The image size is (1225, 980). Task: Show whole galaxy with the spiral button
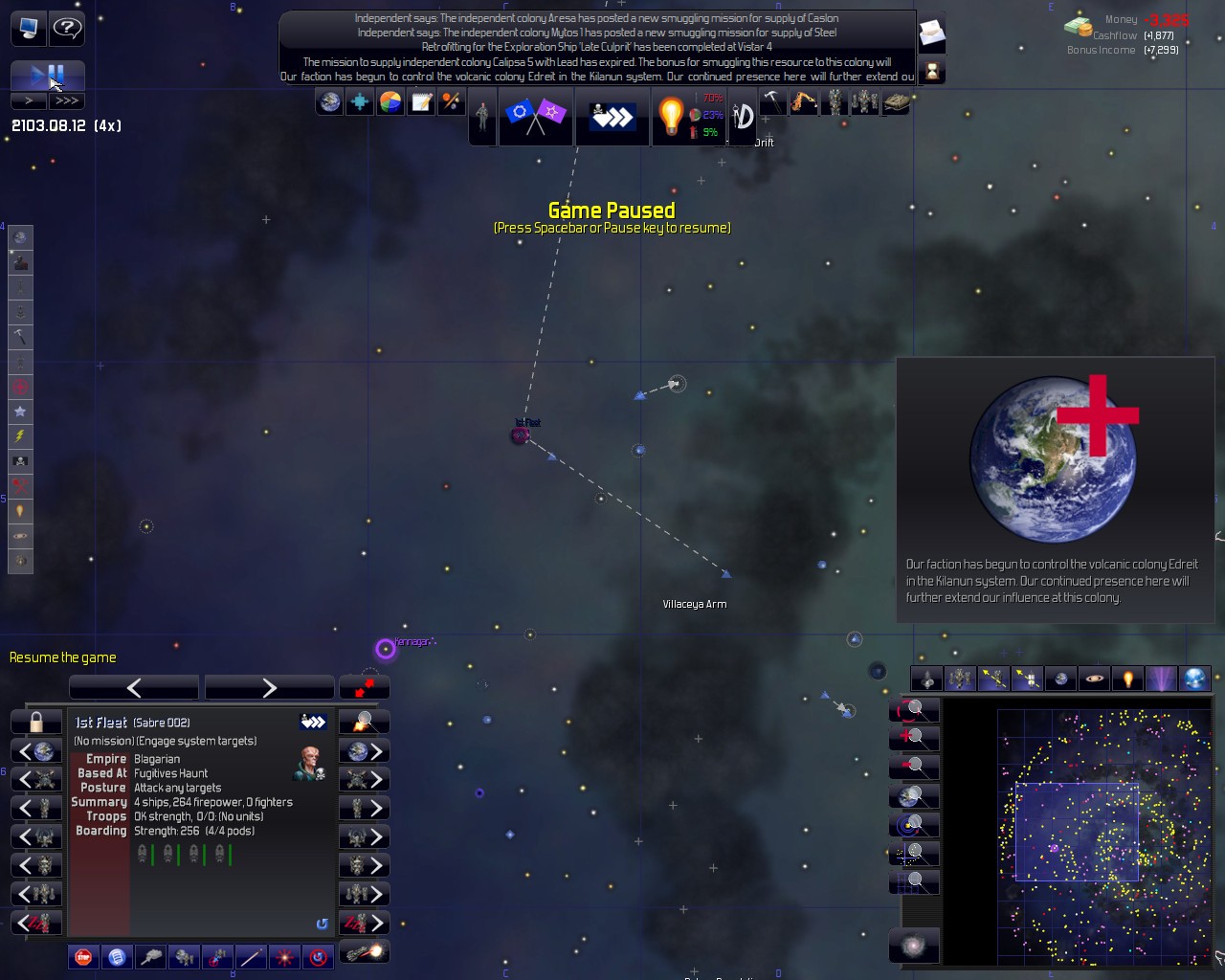click(913, 946)
